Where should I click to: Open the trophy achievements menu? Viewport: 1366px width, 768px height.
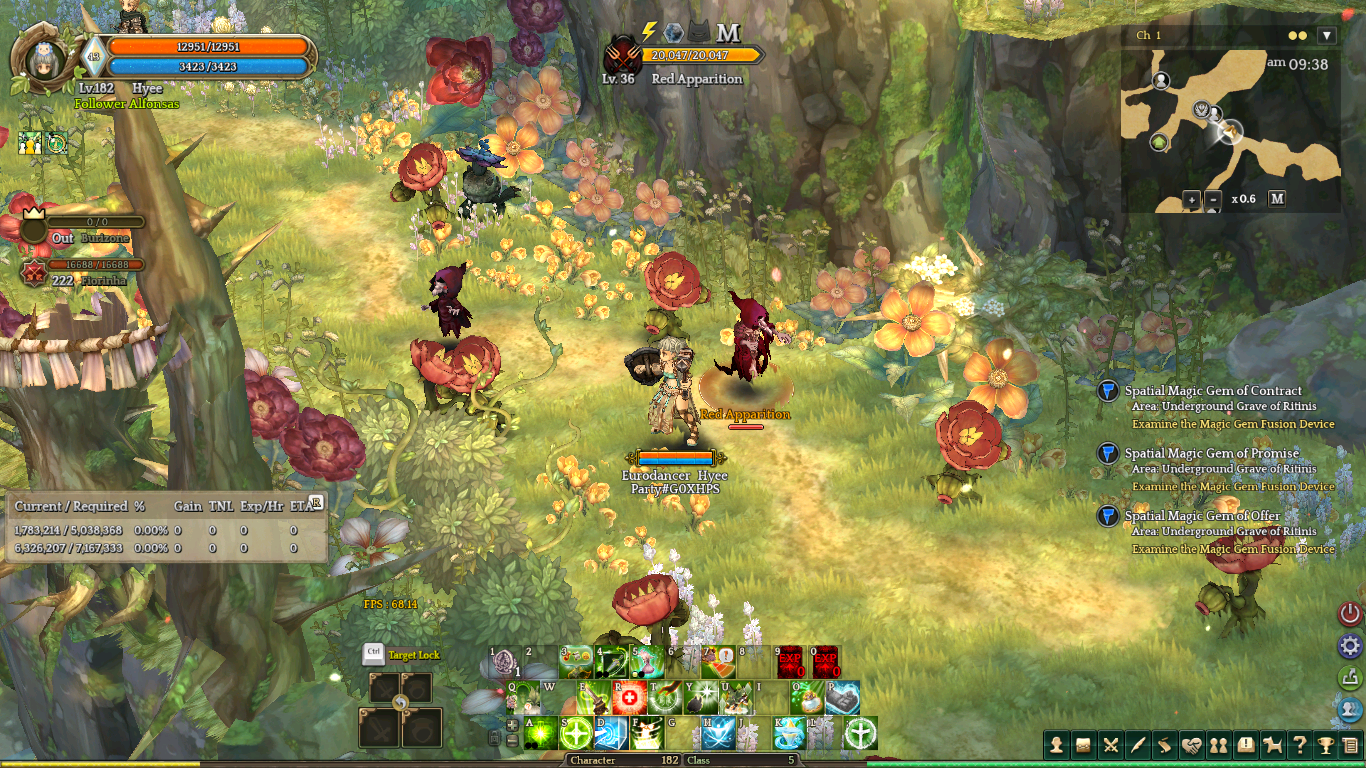(x=1325, y=745)
